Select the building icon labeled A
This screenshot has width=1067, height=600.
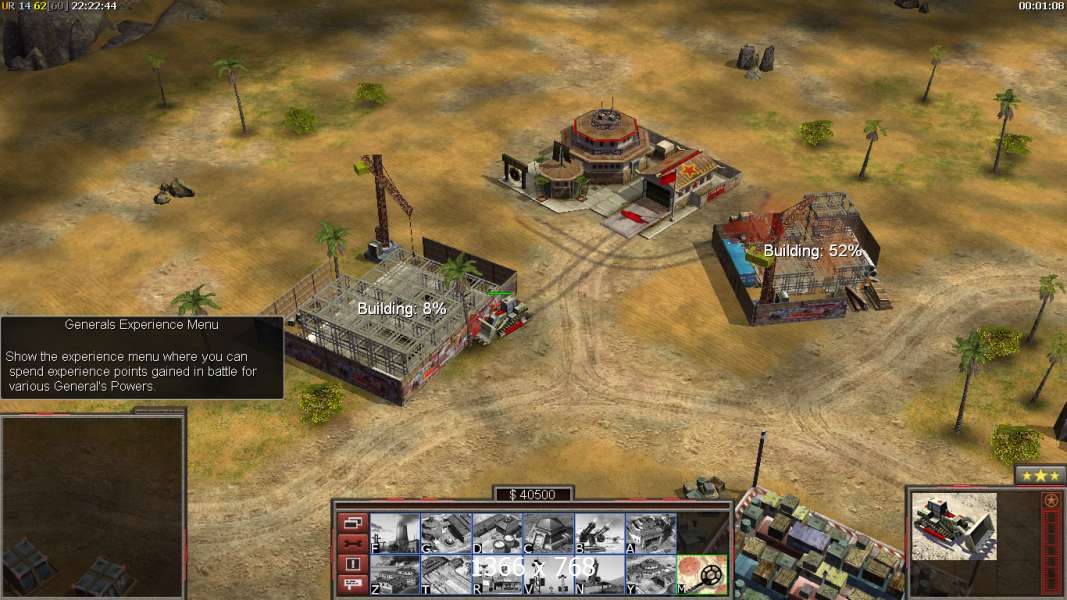pos(650,533)
